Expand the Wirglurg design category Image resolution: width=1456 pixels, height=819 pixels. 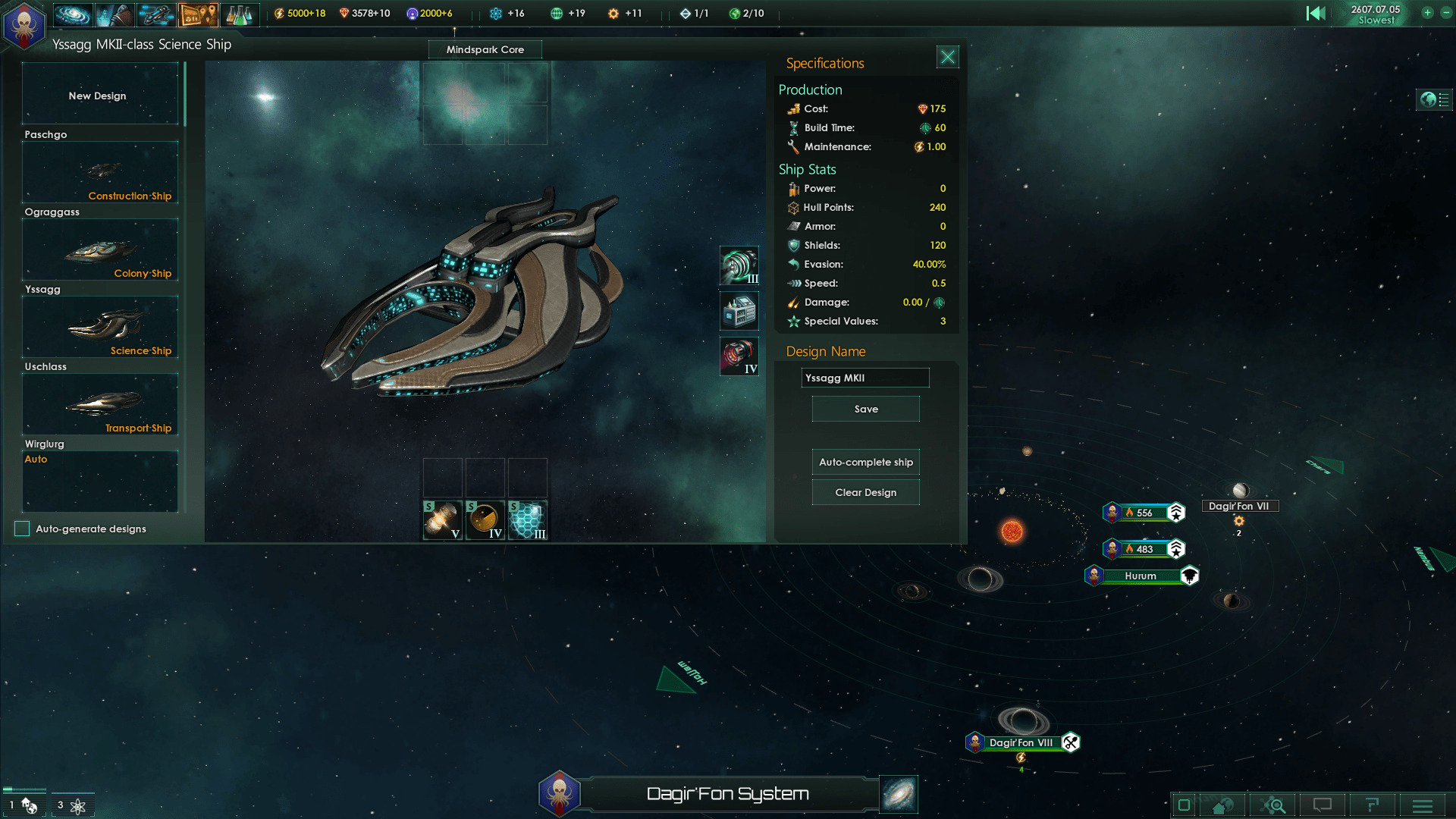pyautogui.click(x=44, y=444)
